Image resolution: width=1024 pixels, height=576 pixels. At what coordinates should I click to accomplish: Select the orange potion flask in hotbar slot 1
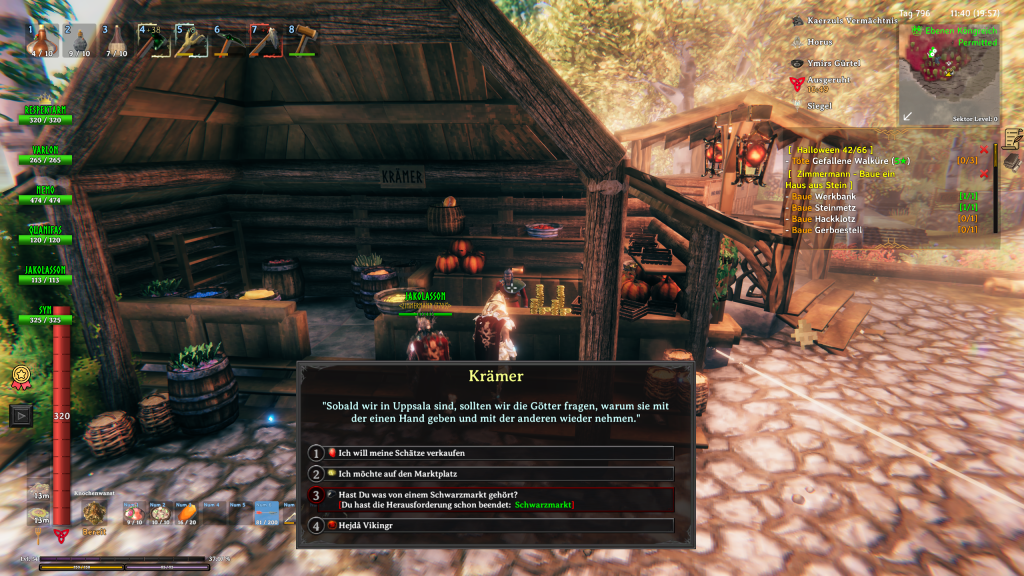click(41, 41)
